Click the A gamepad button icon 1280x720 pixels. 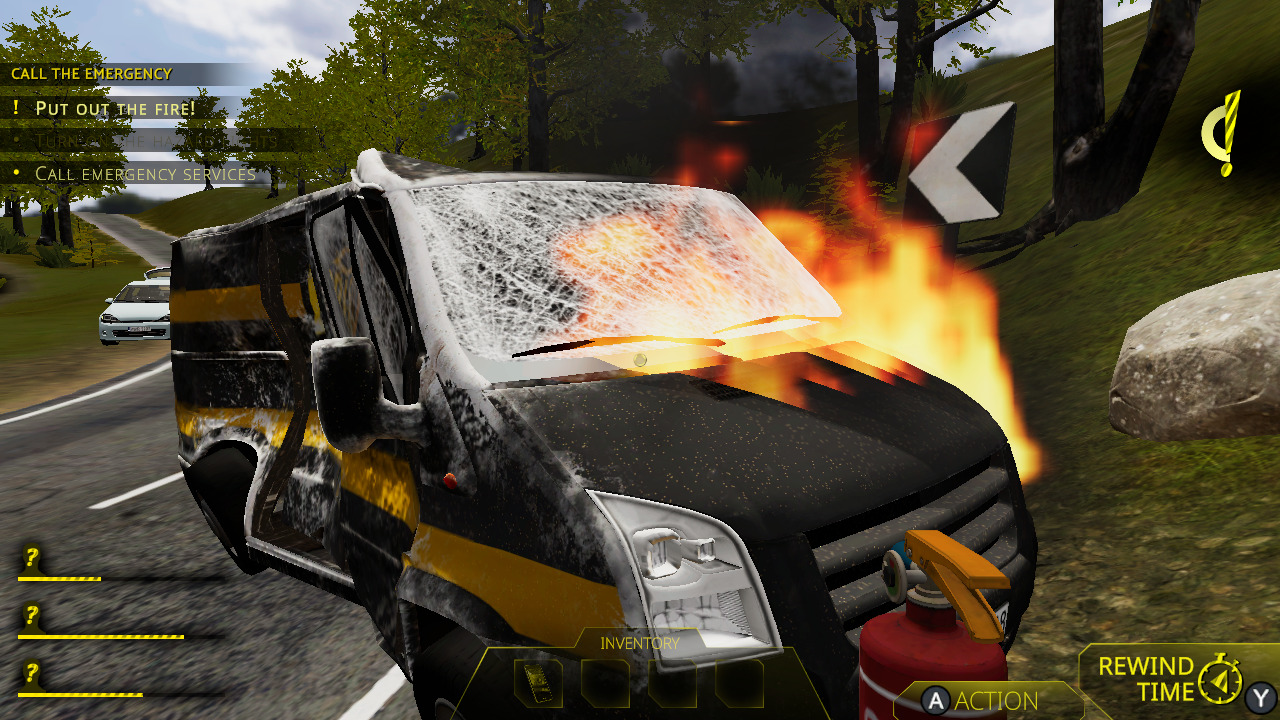(934, 701)
